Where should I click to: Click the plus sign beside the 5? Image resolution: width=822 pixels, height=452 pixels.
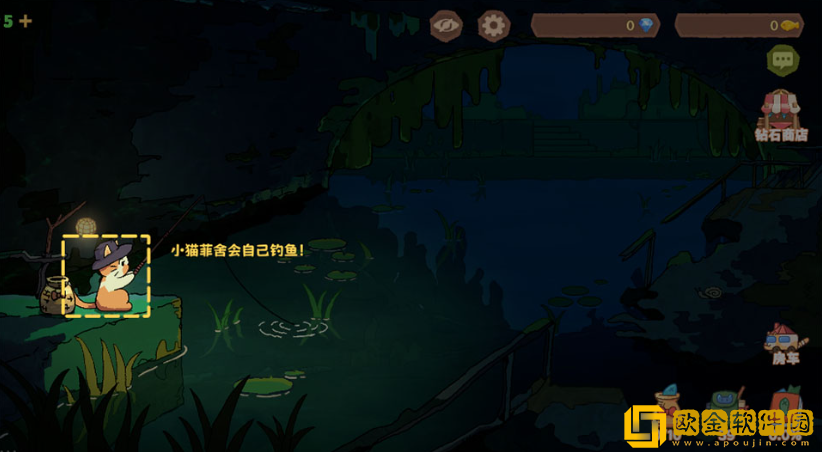click(26, 21)
